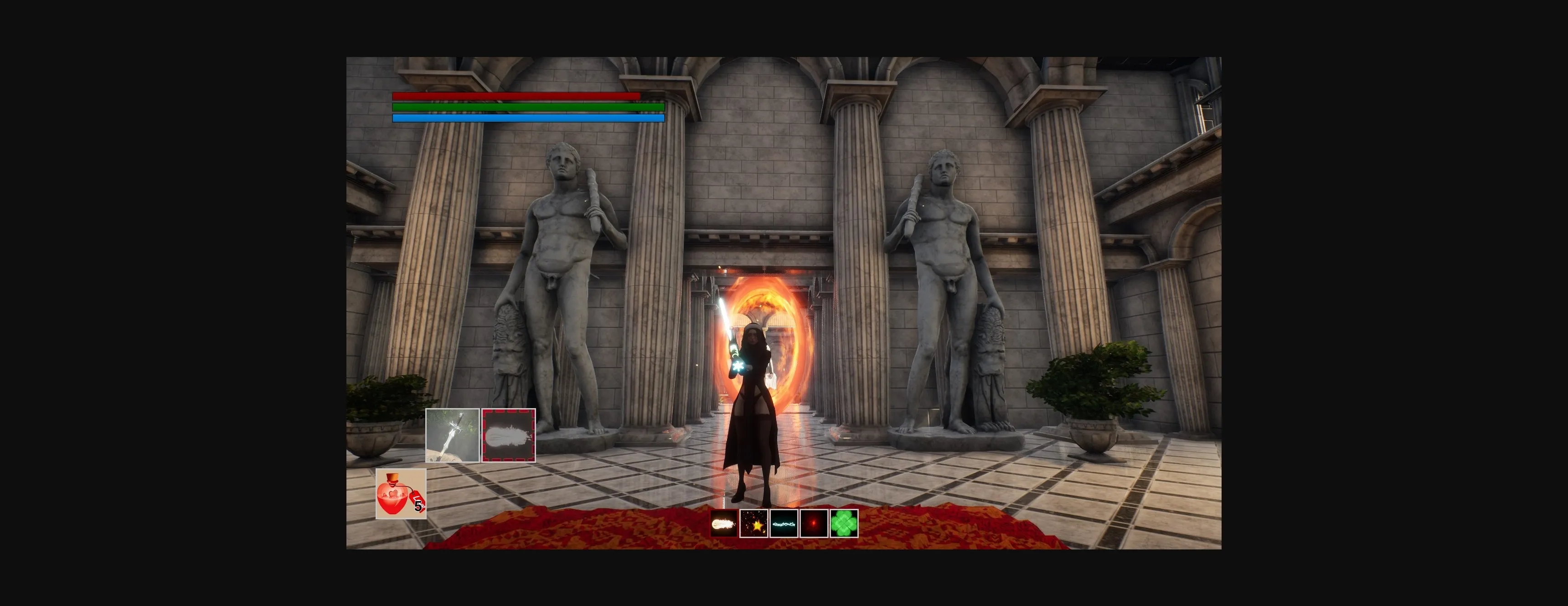Click the equipped sword weapon slot
Viewport: 1568px width, 606px height.
coord(452,435)
